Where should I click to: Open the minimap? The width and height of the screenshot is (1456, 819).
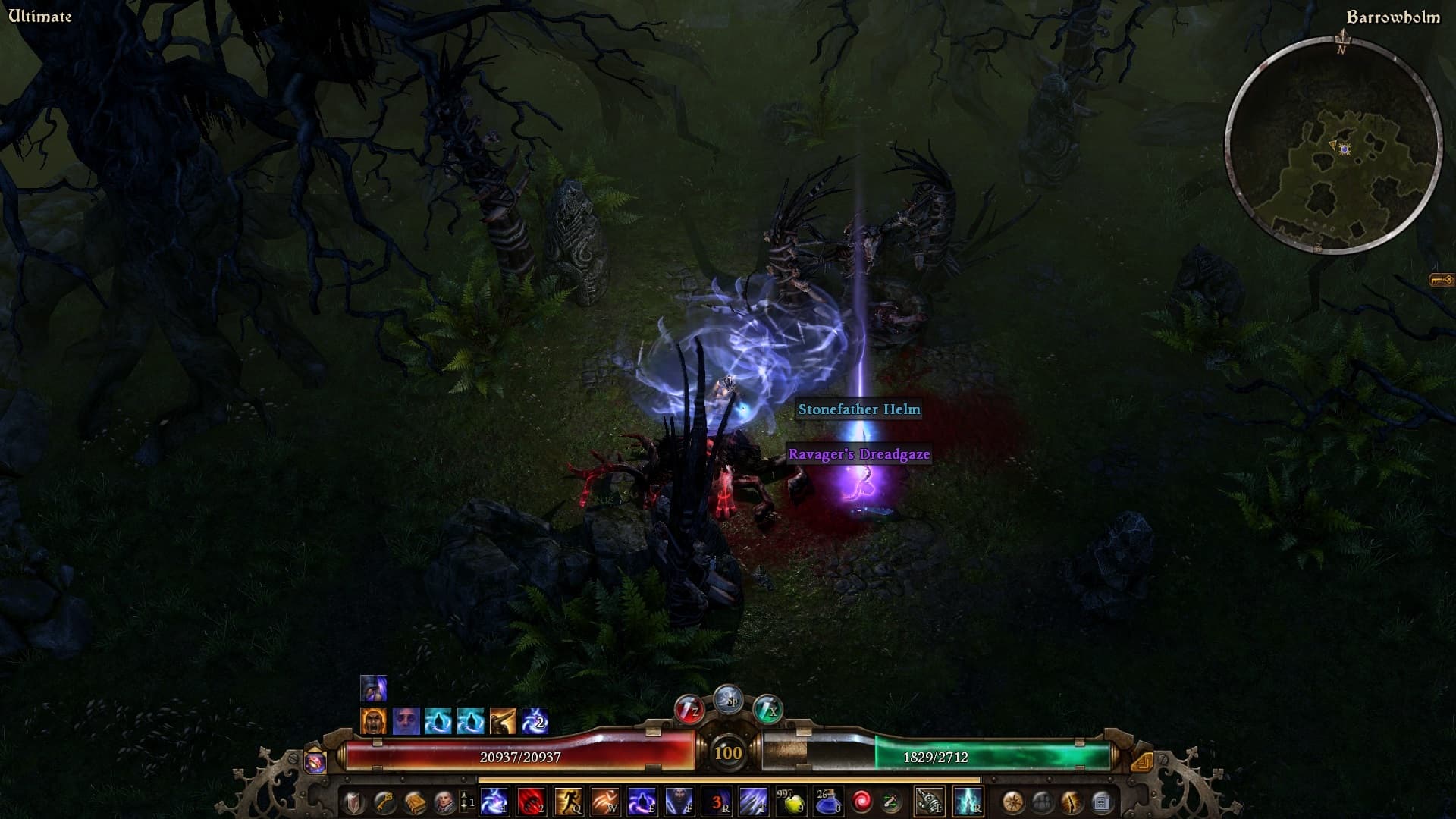coord(1333,146)
